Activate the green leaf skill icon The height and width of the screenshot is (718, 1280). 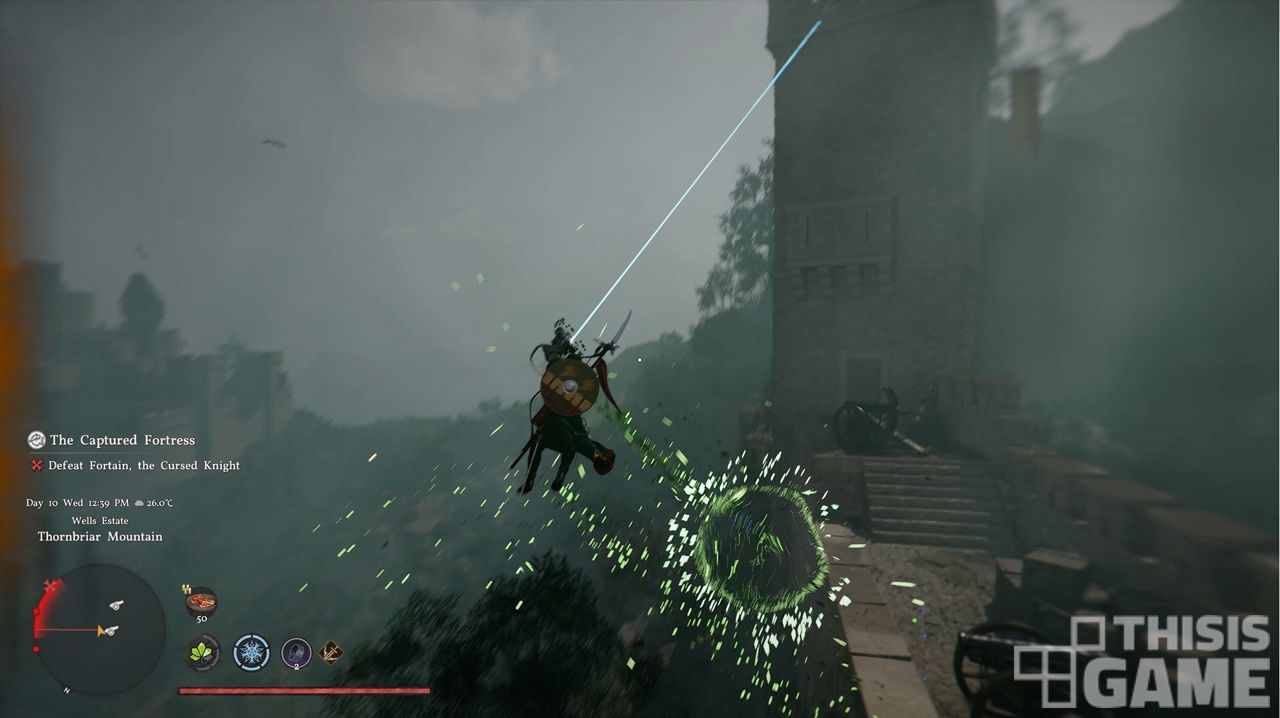(203, 653)
